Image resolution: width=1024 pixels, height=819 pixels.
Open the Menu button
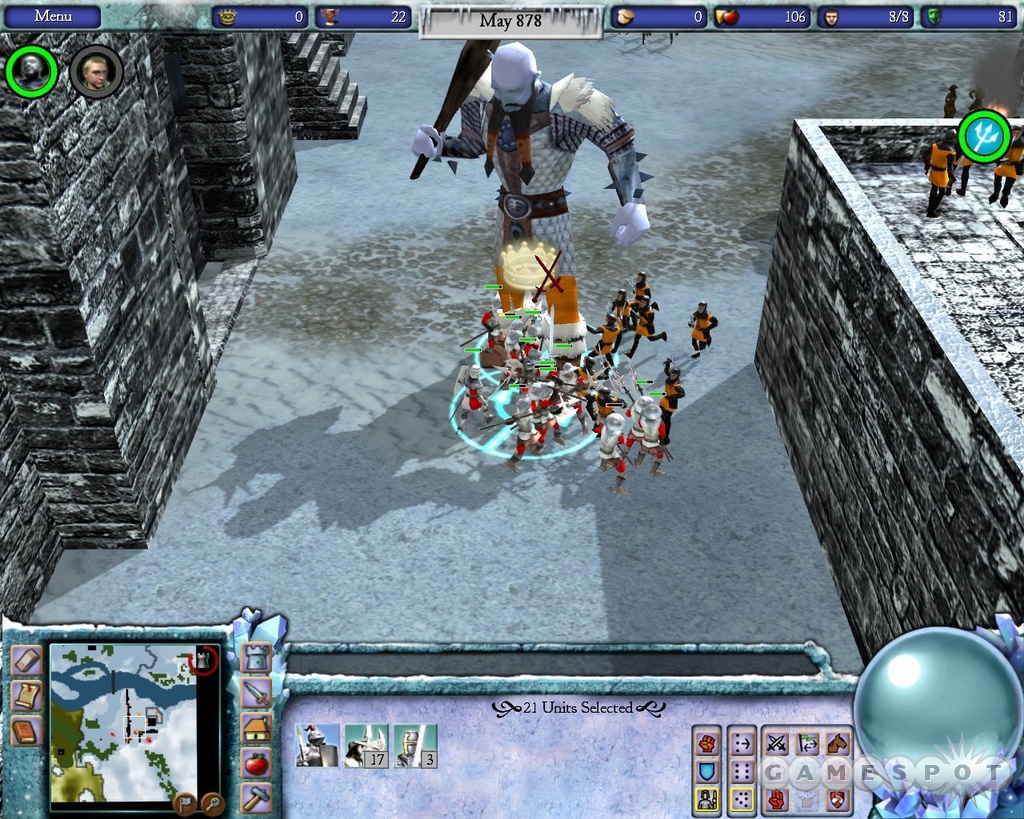click(52, 17)
